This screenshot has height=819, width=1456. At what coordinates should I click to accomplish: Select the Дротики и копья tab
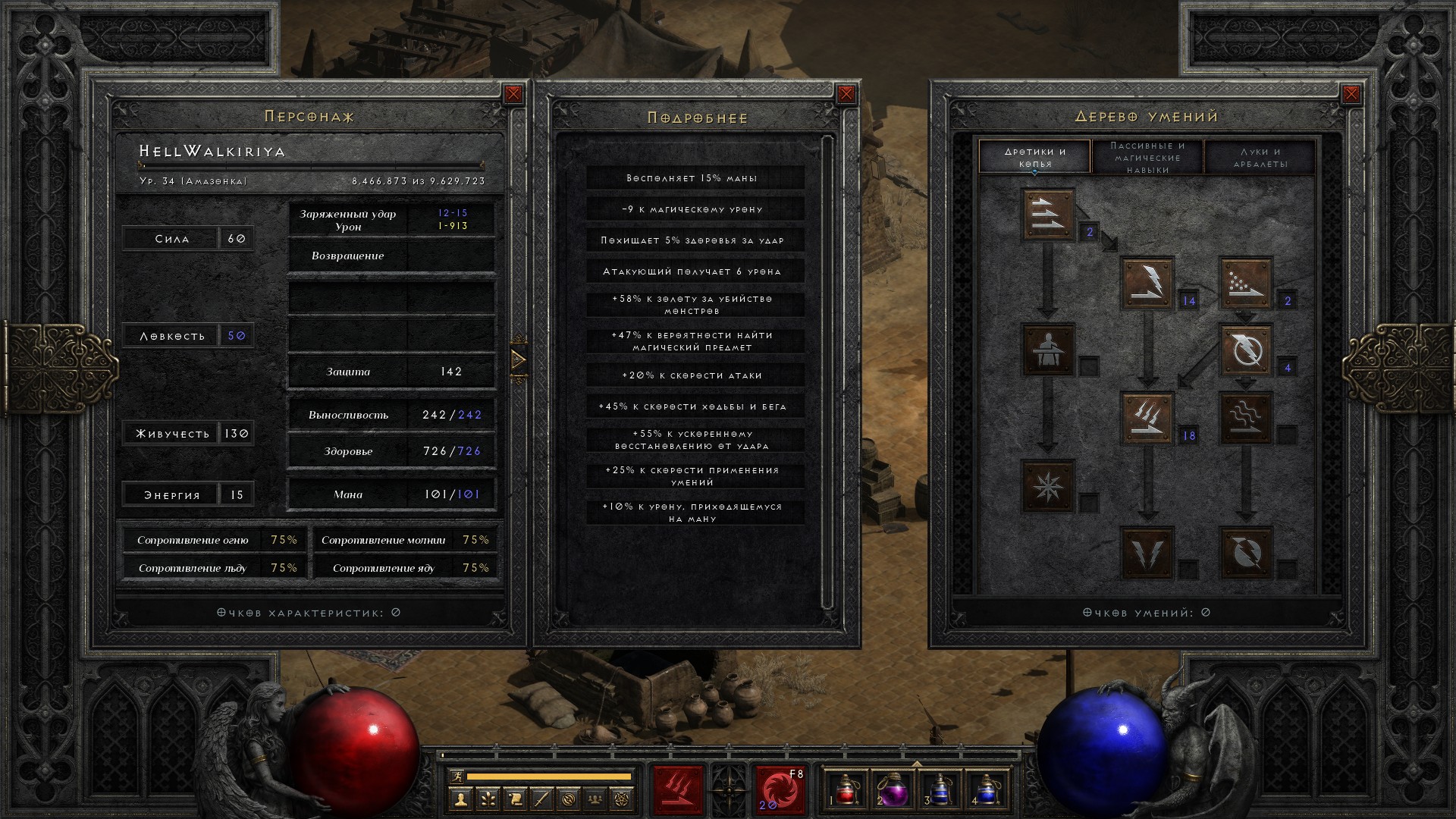coord(1035,157)
